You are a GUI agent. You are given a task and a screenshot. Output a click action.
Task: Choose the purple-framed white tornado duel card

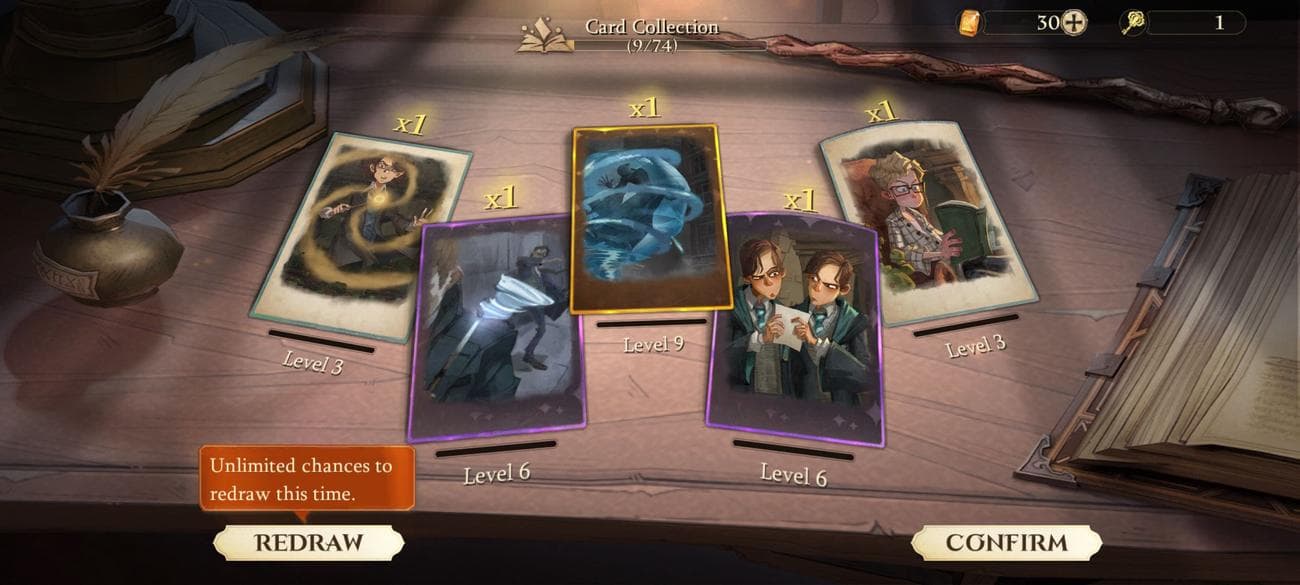pyautogui.click(x=497, y=327)
